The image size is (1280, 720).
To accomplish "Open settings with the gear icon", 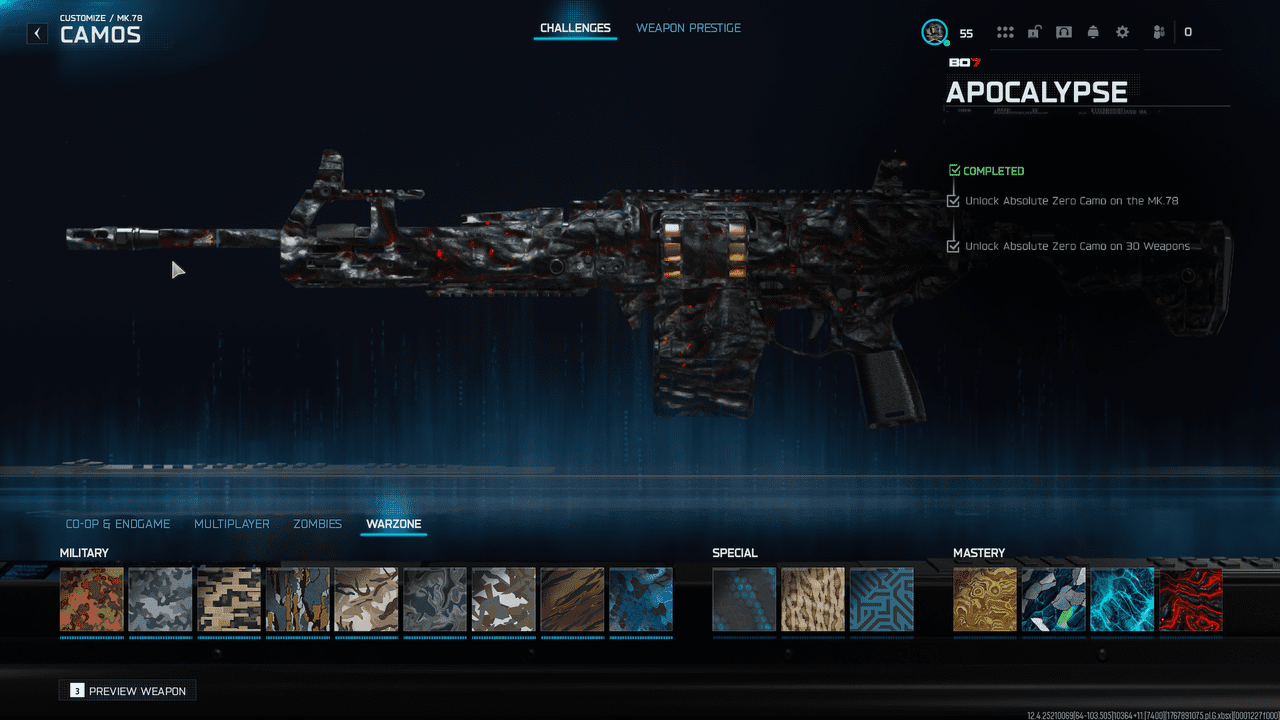I will 1122,32.
